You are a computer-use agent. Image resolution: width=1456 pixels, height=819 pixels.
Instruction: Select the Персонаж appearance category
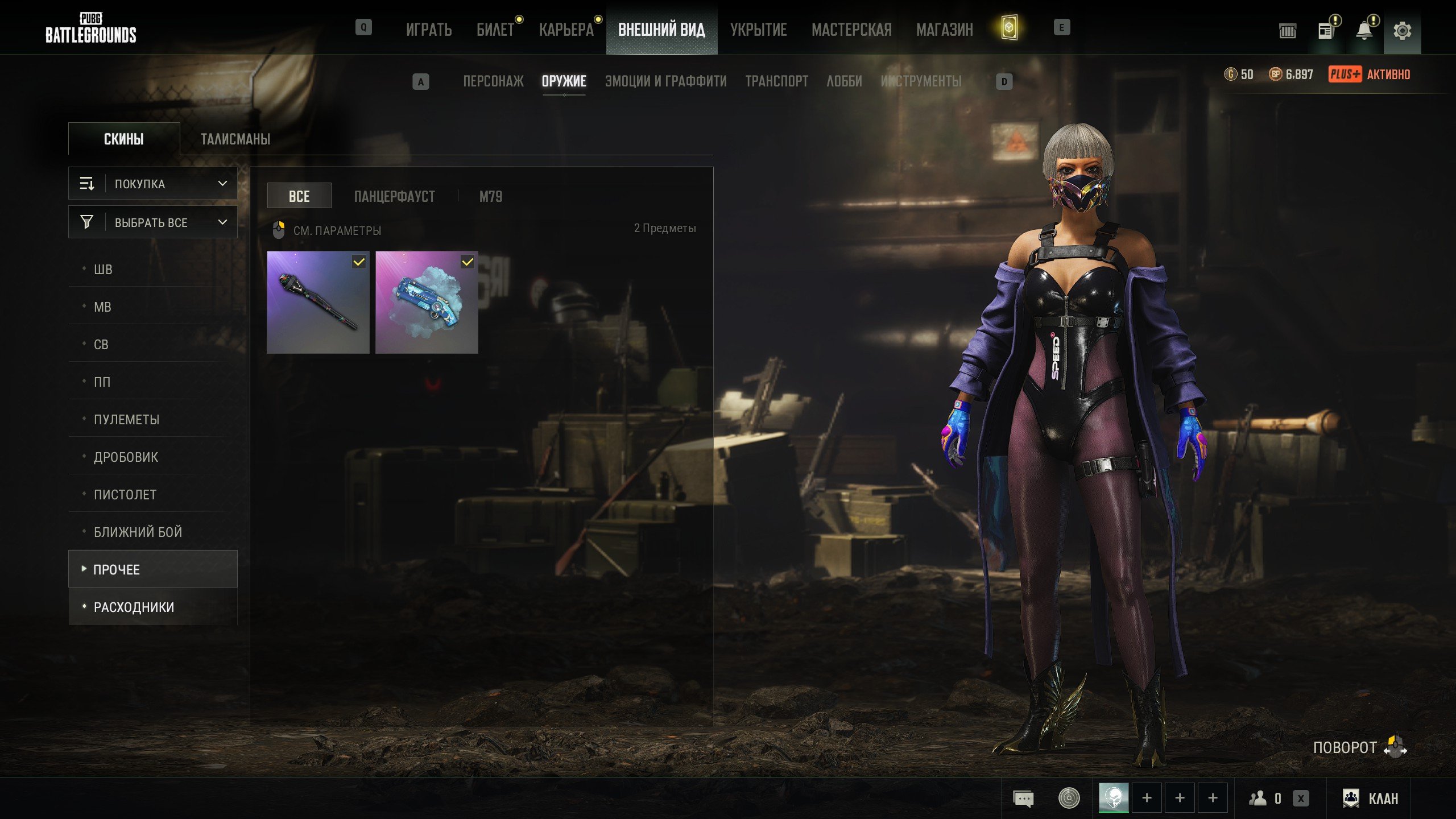[493, 81]
